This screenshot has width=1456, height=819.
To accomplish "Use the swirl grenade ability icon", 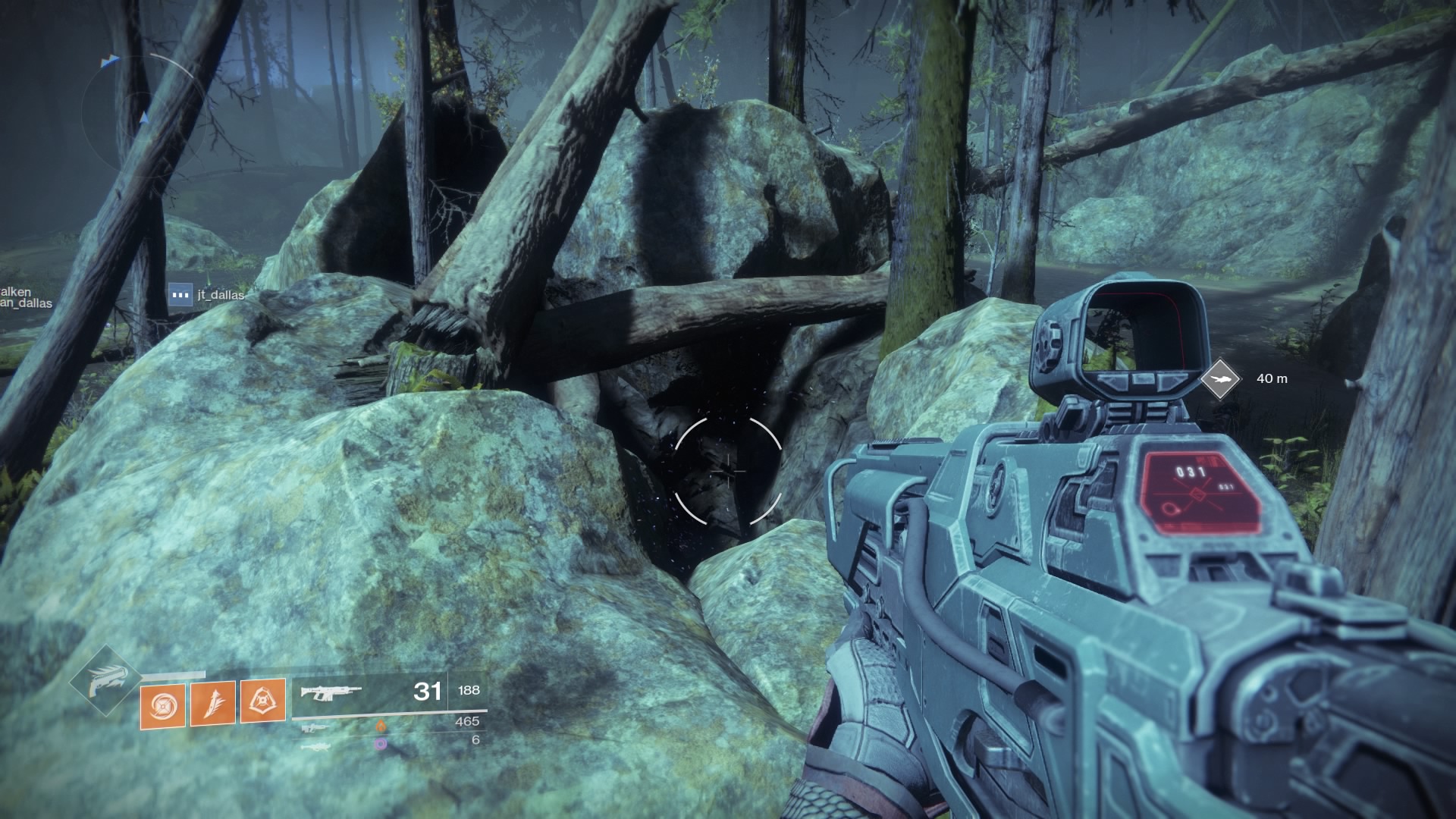I will coord(162,703).
